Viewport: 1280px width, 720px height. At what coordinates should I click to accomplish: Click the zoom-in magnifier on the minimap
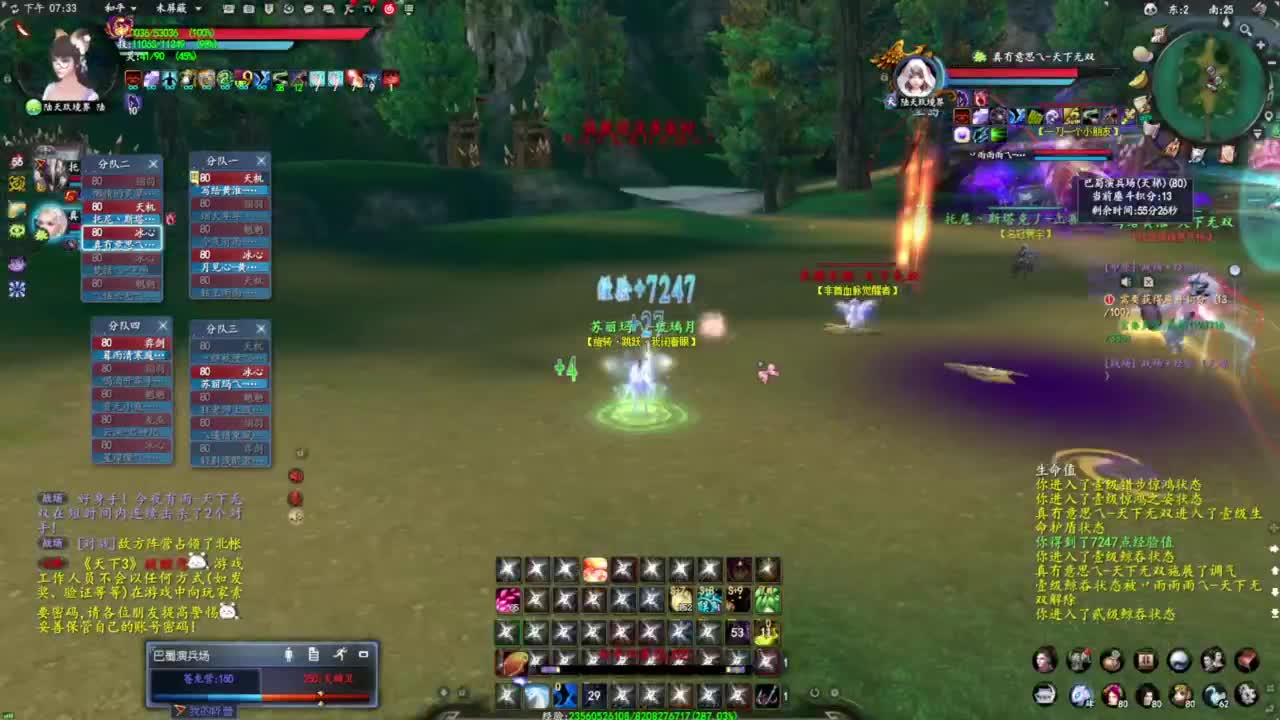coord(1244,30)
